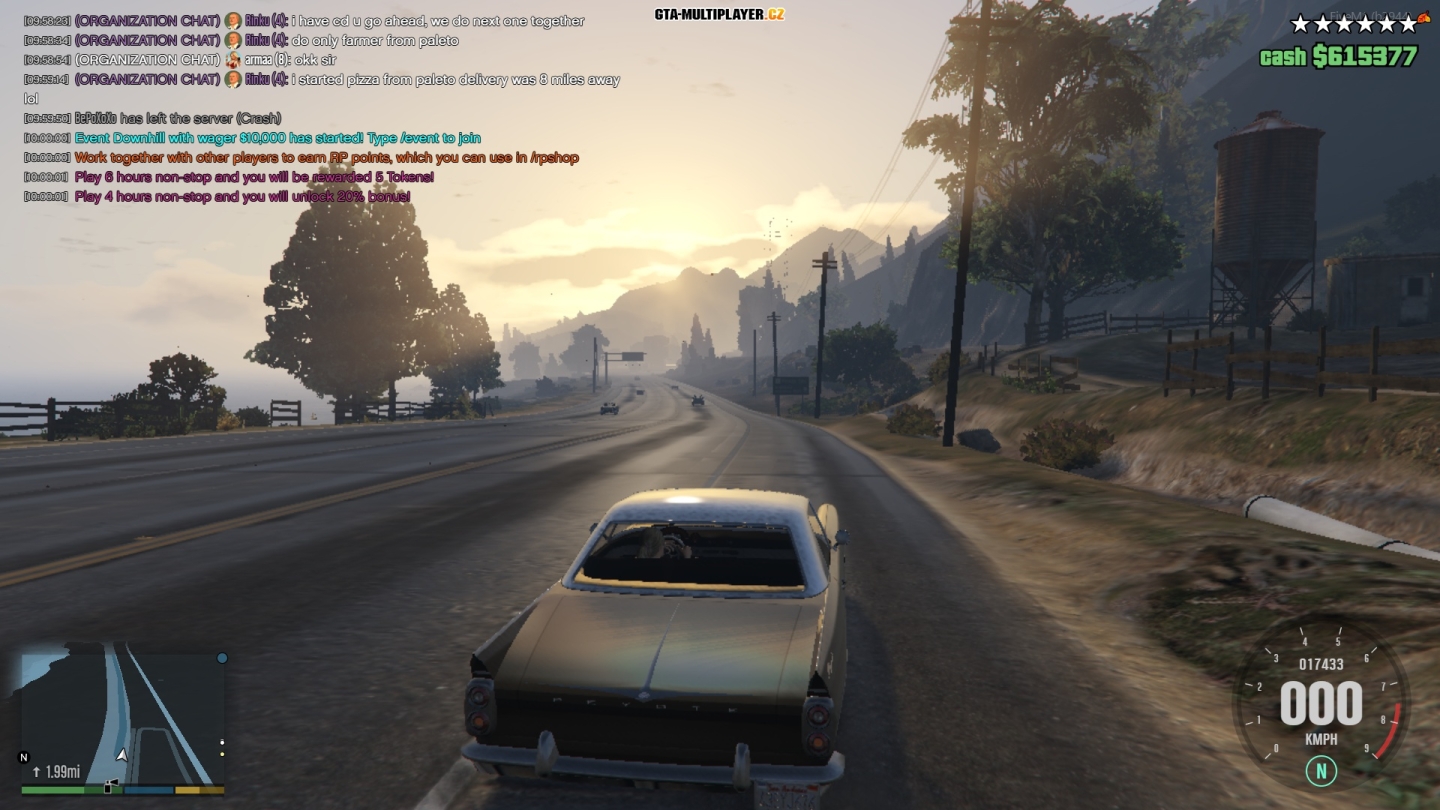1440x810 pixels.
Task: Select the player arrow on the minimap
Action: (122, 755)
